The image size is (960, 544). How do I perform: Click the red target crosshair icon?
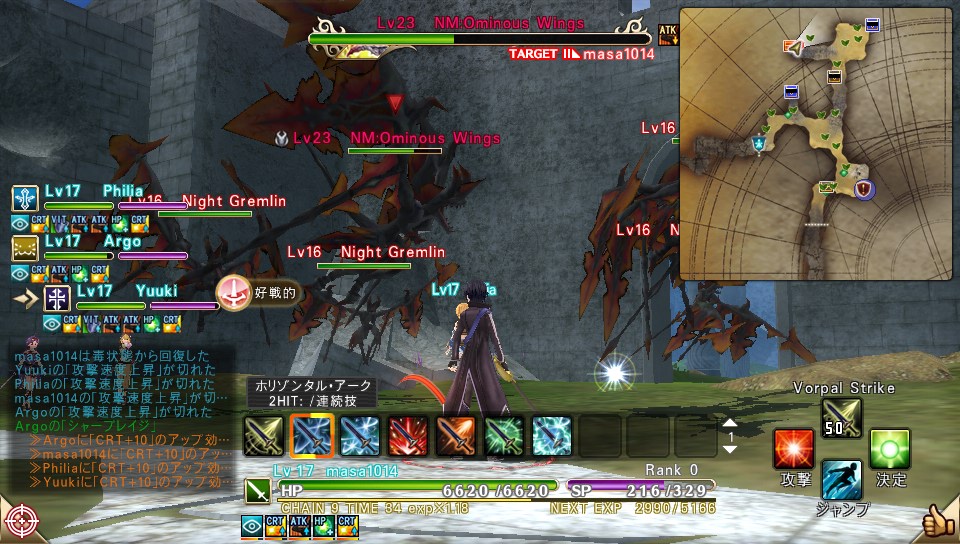tap(20, 522)
